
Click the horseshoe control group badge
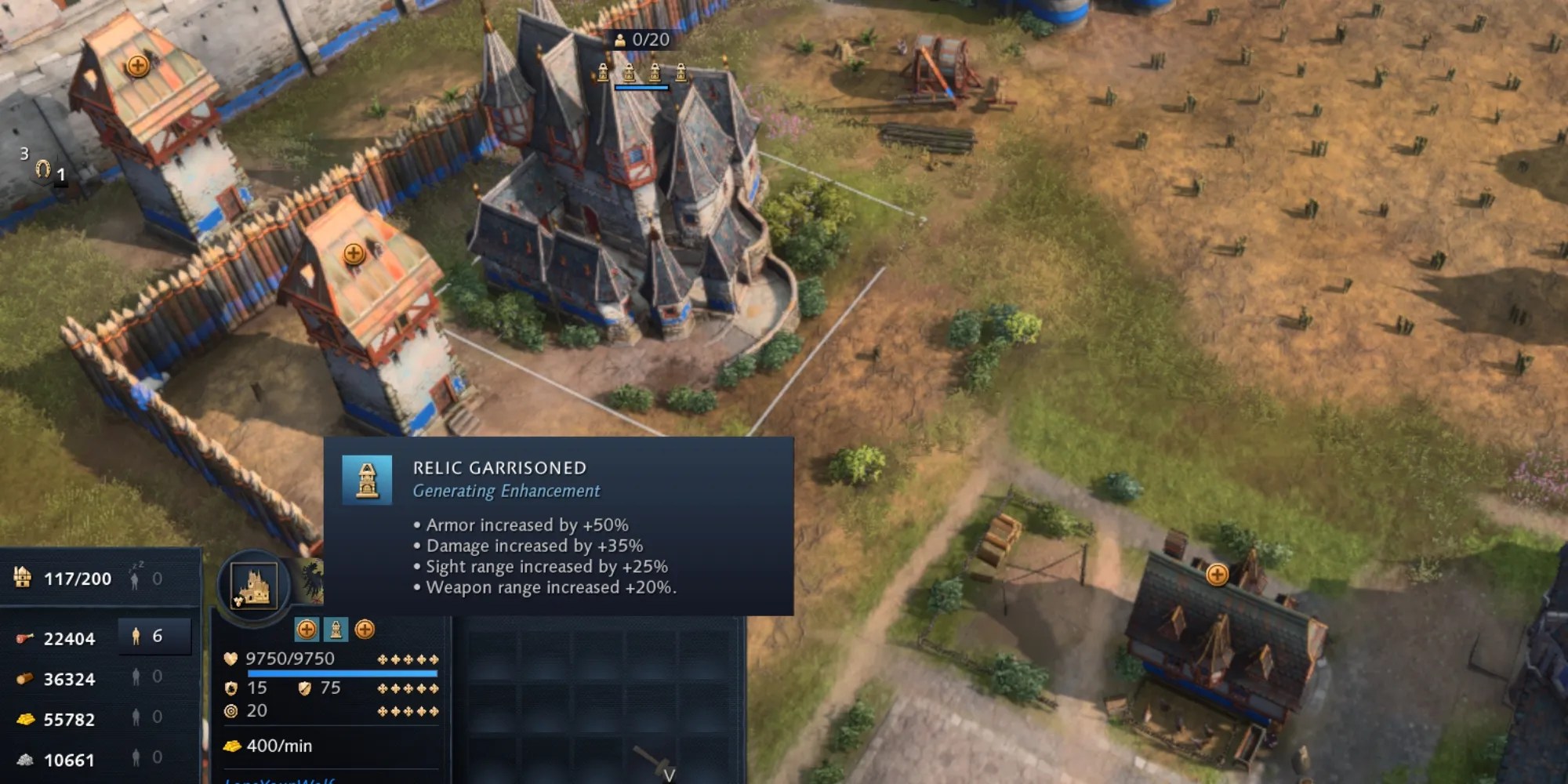[43, 169]
